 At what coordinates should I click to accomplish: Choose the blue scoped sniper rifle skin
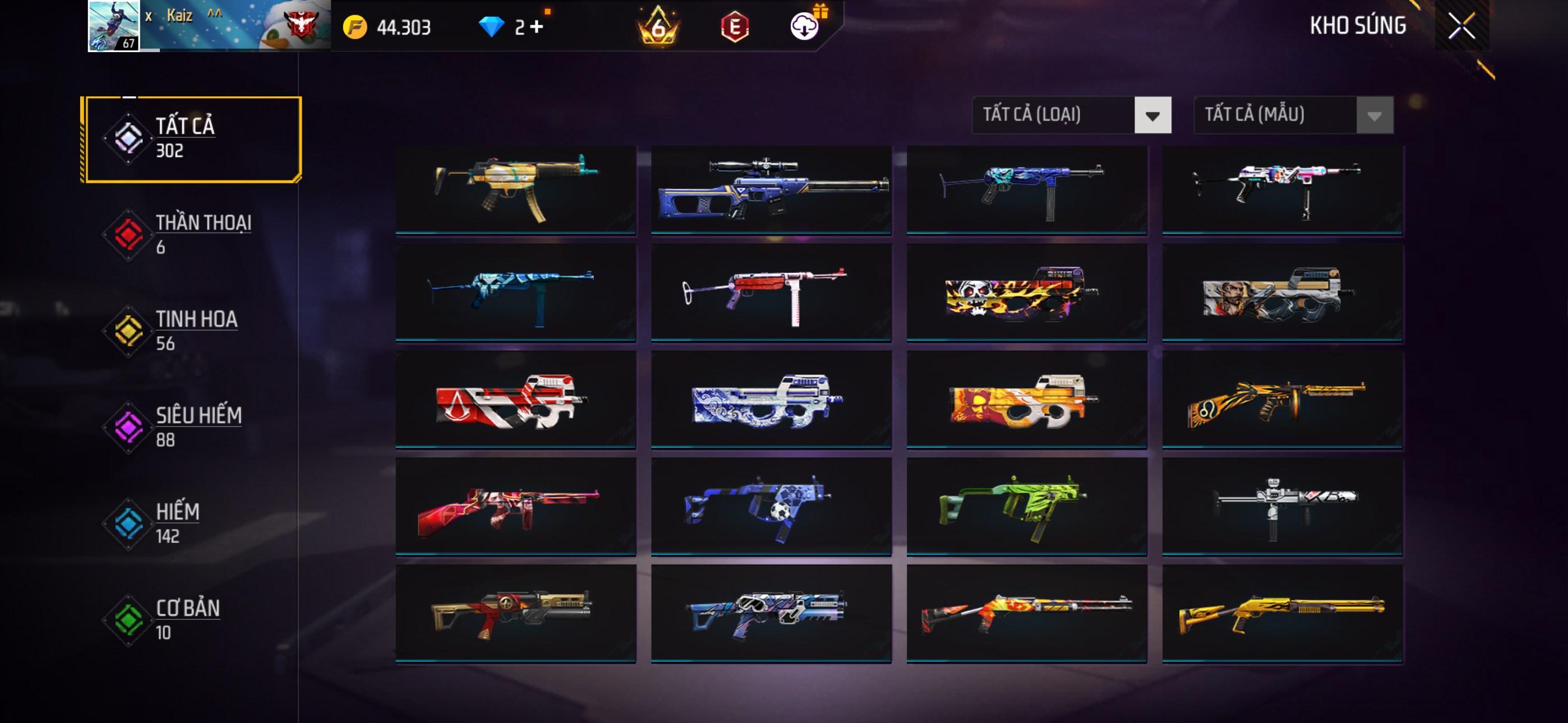tap(771, 189)
